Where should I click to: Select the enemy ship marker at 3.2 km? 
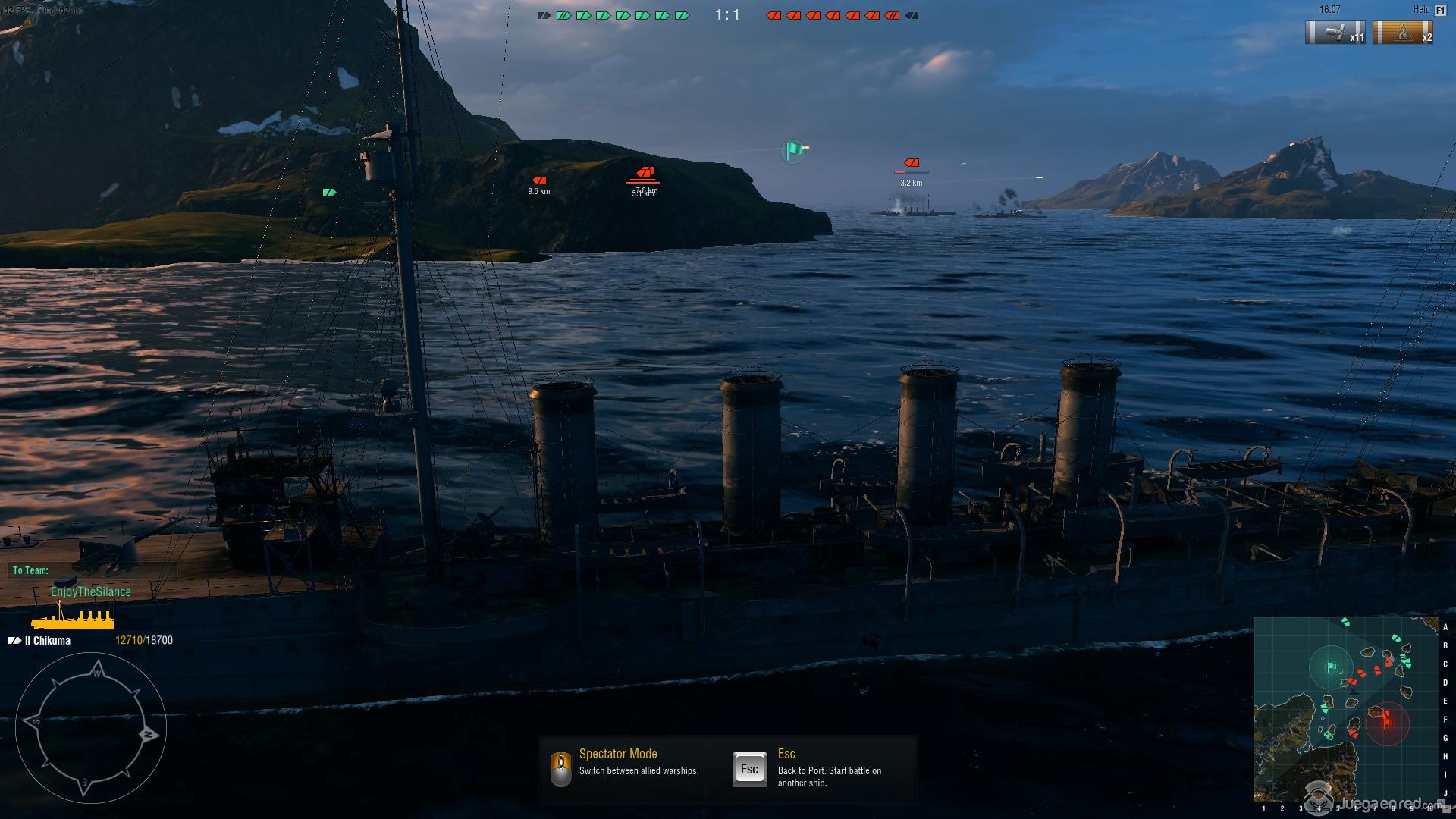pyautogui.click(x=912, y=163)
